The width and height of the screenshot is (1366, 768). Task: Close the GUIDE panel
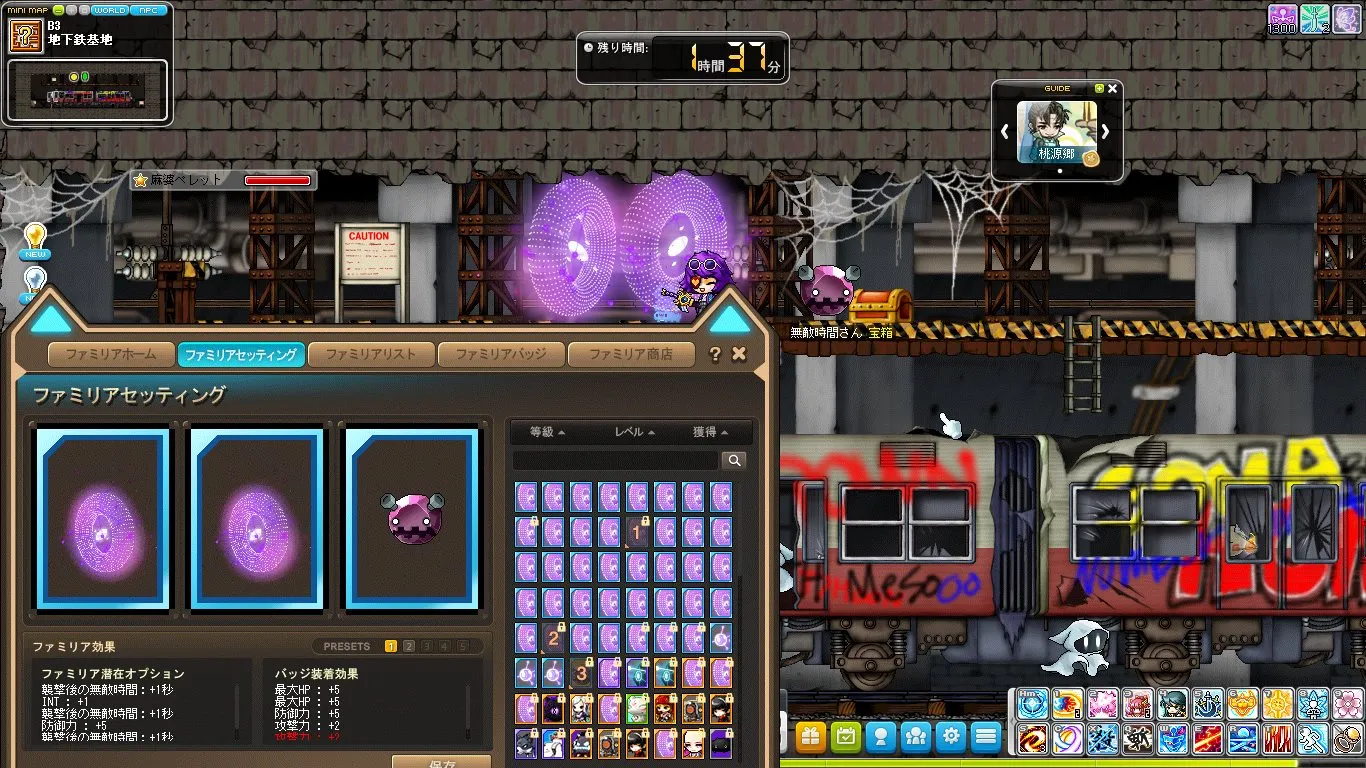point(1113,89)
